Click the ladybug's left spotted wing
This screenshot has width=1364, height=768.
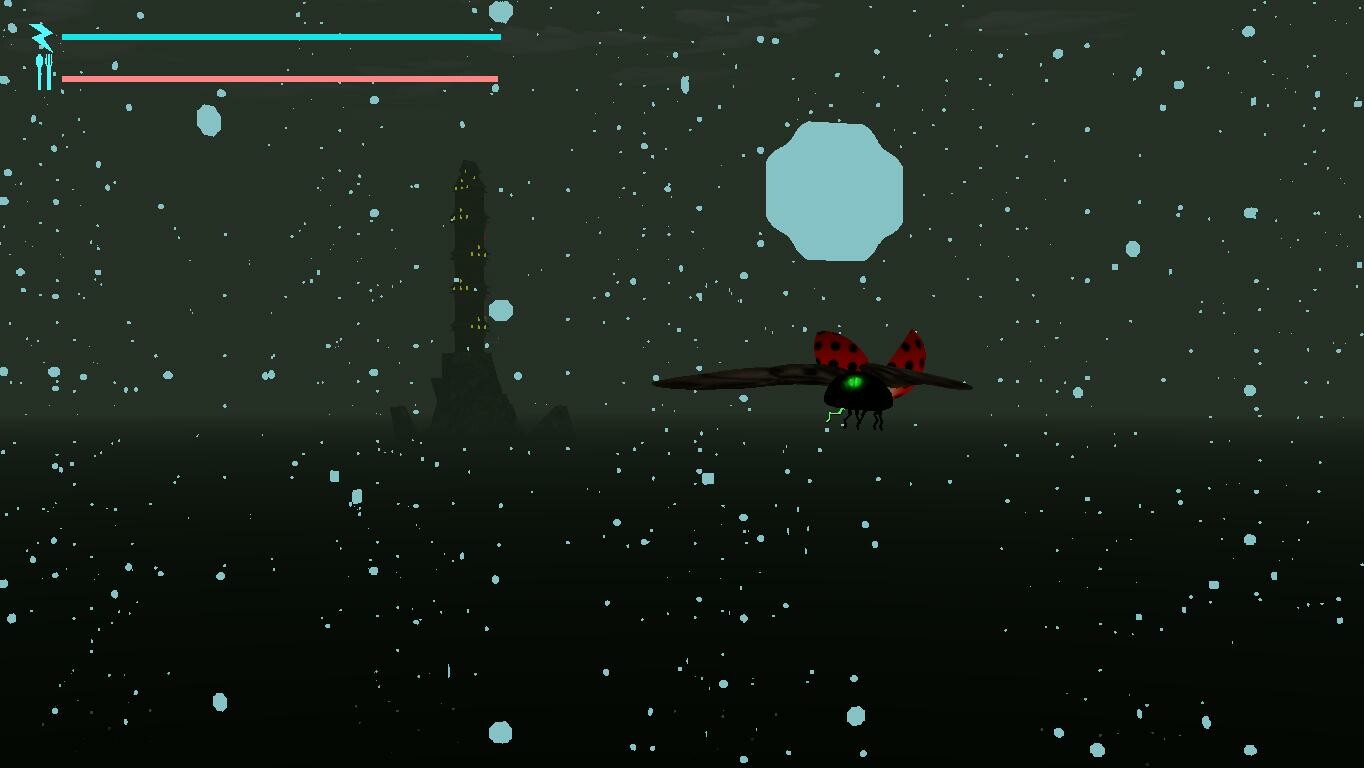click(837, 347)
